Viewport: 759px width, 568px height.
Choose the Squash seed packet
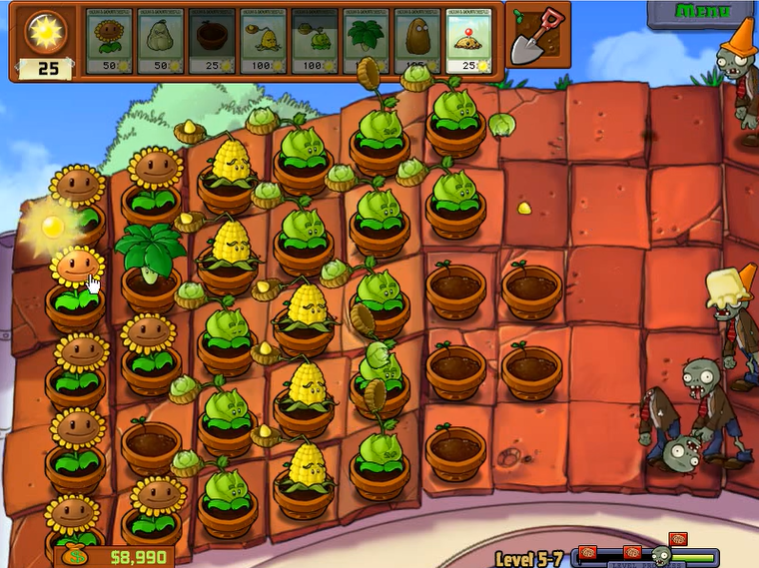tap(160, 41)
